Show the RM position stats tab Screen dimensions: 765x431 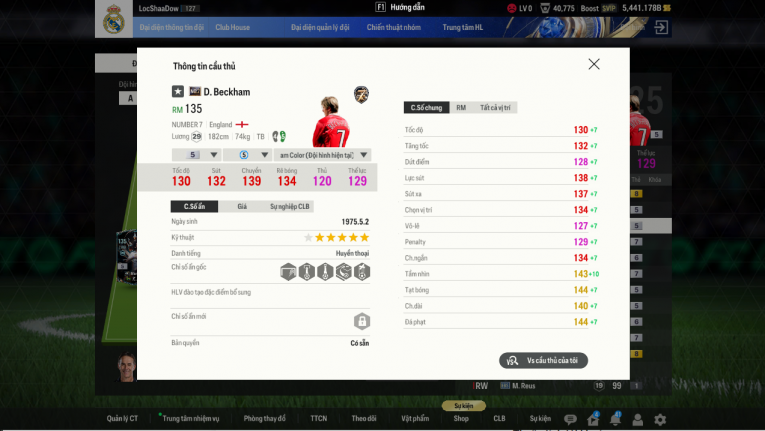461,107
